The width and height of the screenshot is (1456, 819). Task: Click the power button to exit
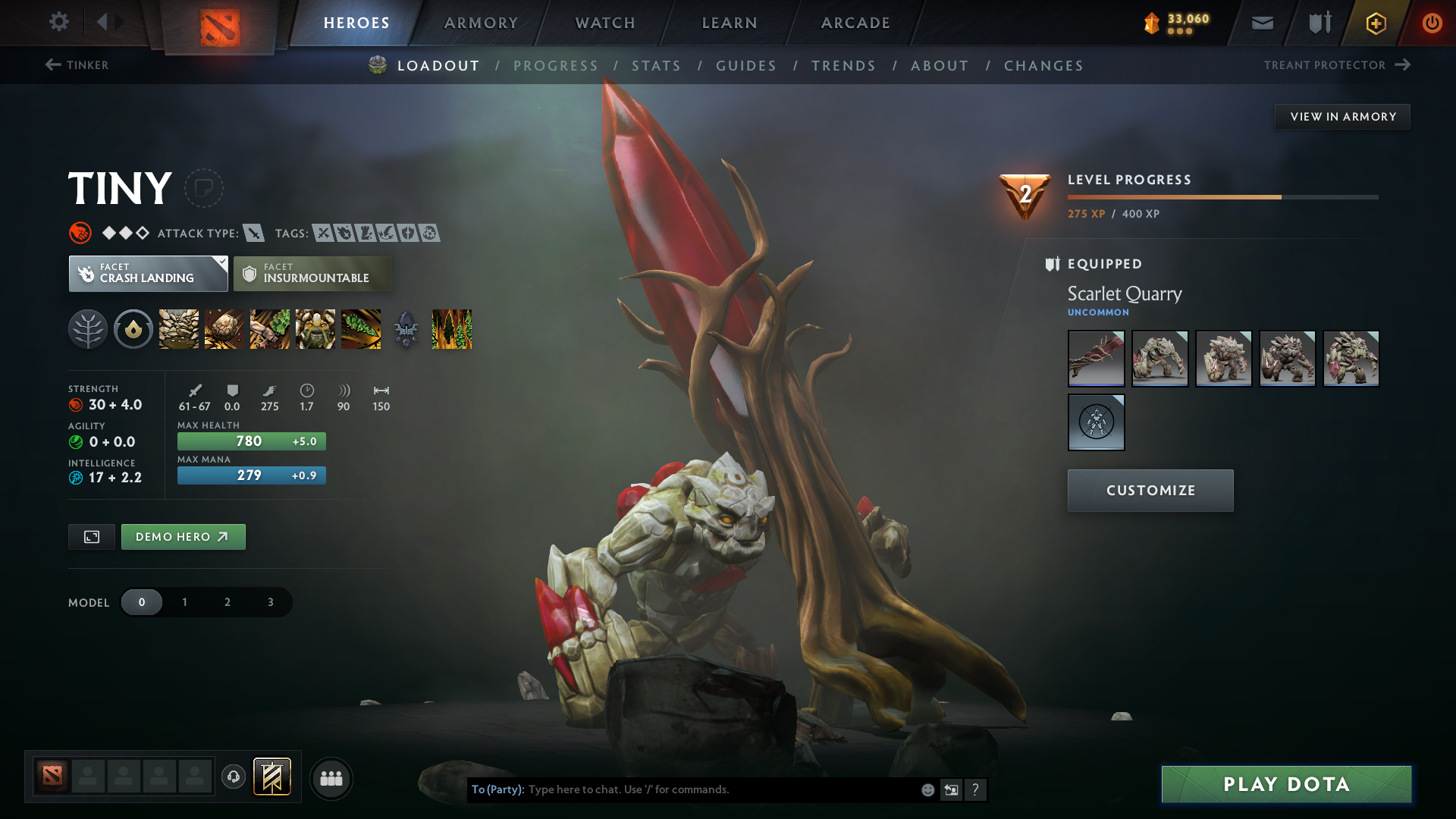pos(1432,23)
